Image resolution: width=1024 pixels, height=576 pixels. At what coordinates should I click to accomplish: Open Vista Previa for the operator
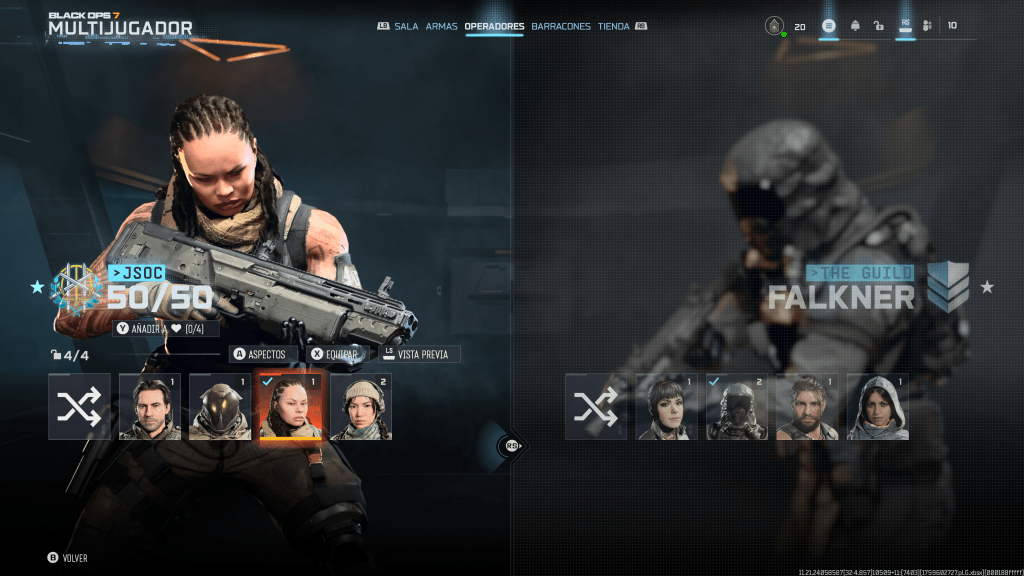(x=421, y=354)
